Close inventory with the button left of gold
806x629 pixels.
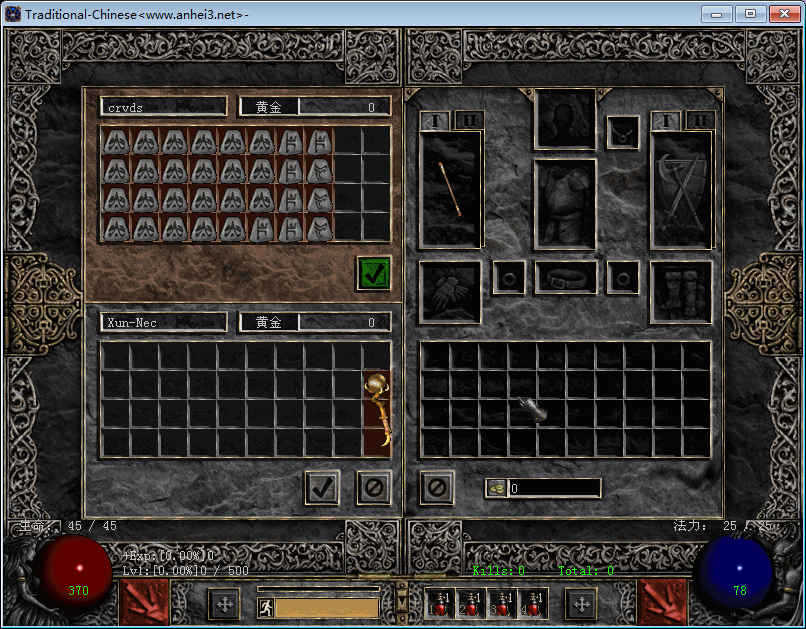[x=437, y=488]
